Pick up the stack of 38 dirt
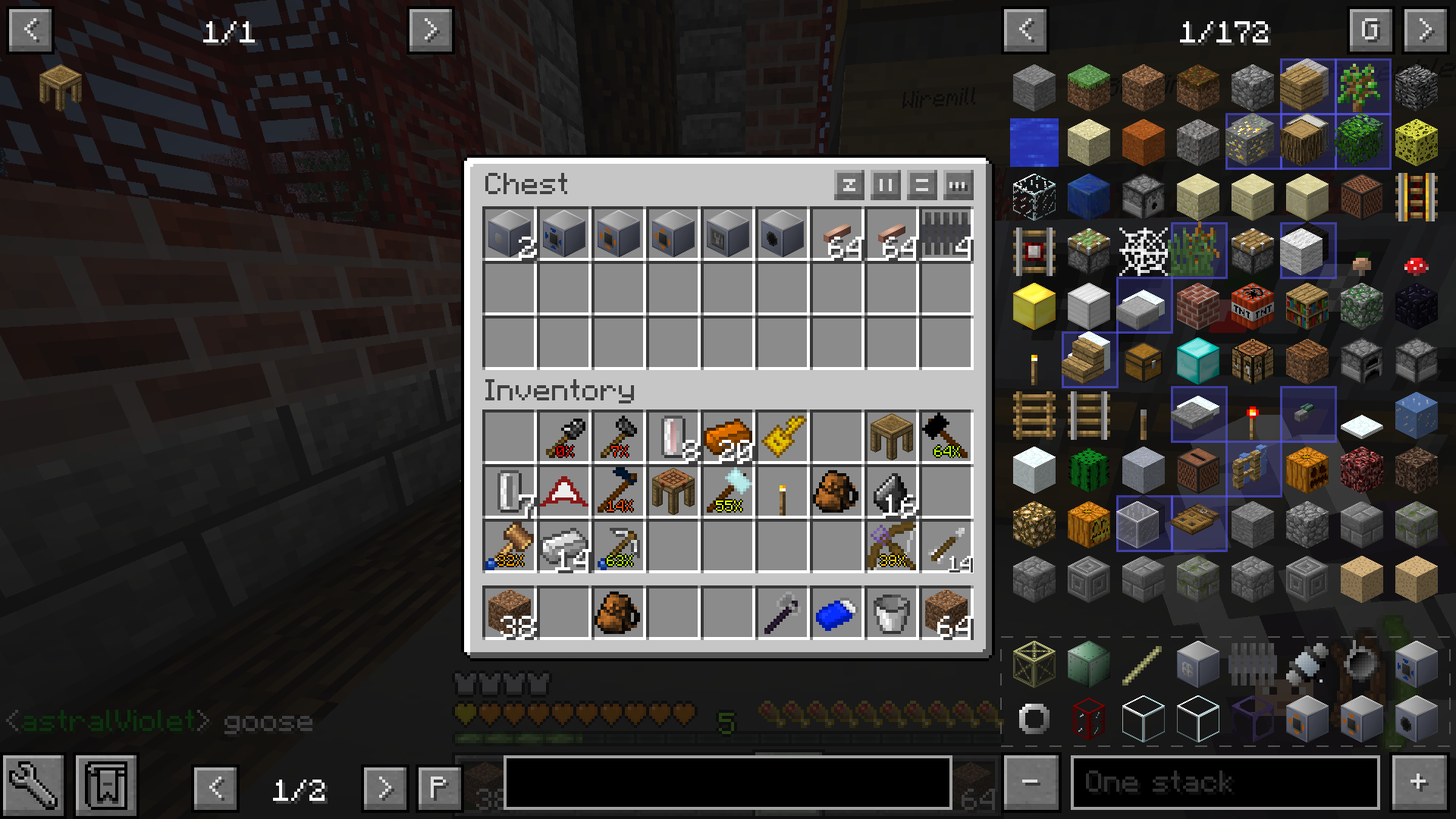The image size is (1456, 819). pos(509,613)
